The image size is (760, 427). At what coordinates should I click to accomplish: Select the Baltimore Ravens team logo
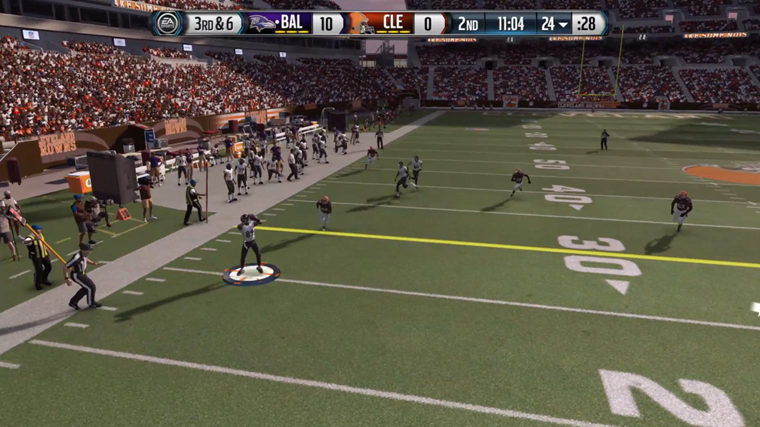(262, 23)
